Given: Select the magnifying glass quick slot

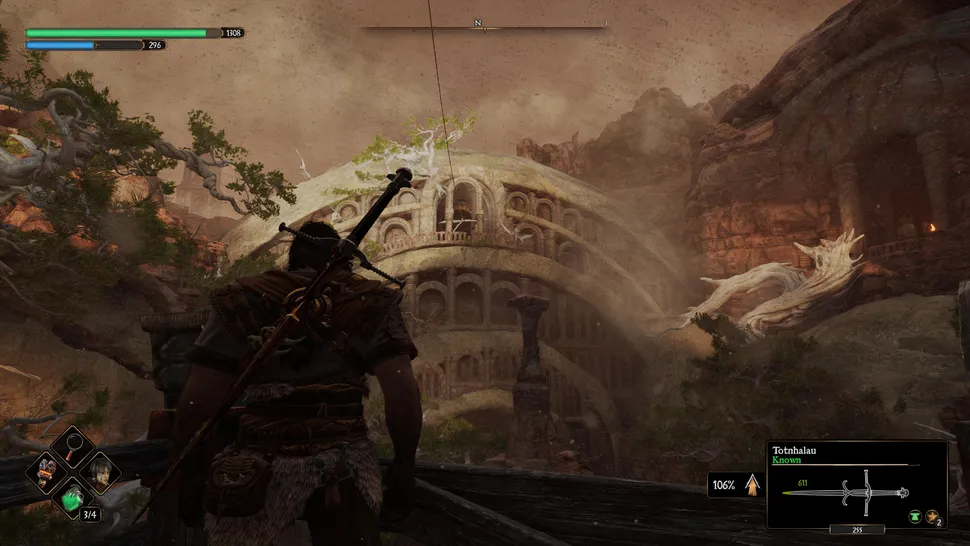Looking at the screenshot, I should point(73,446).
